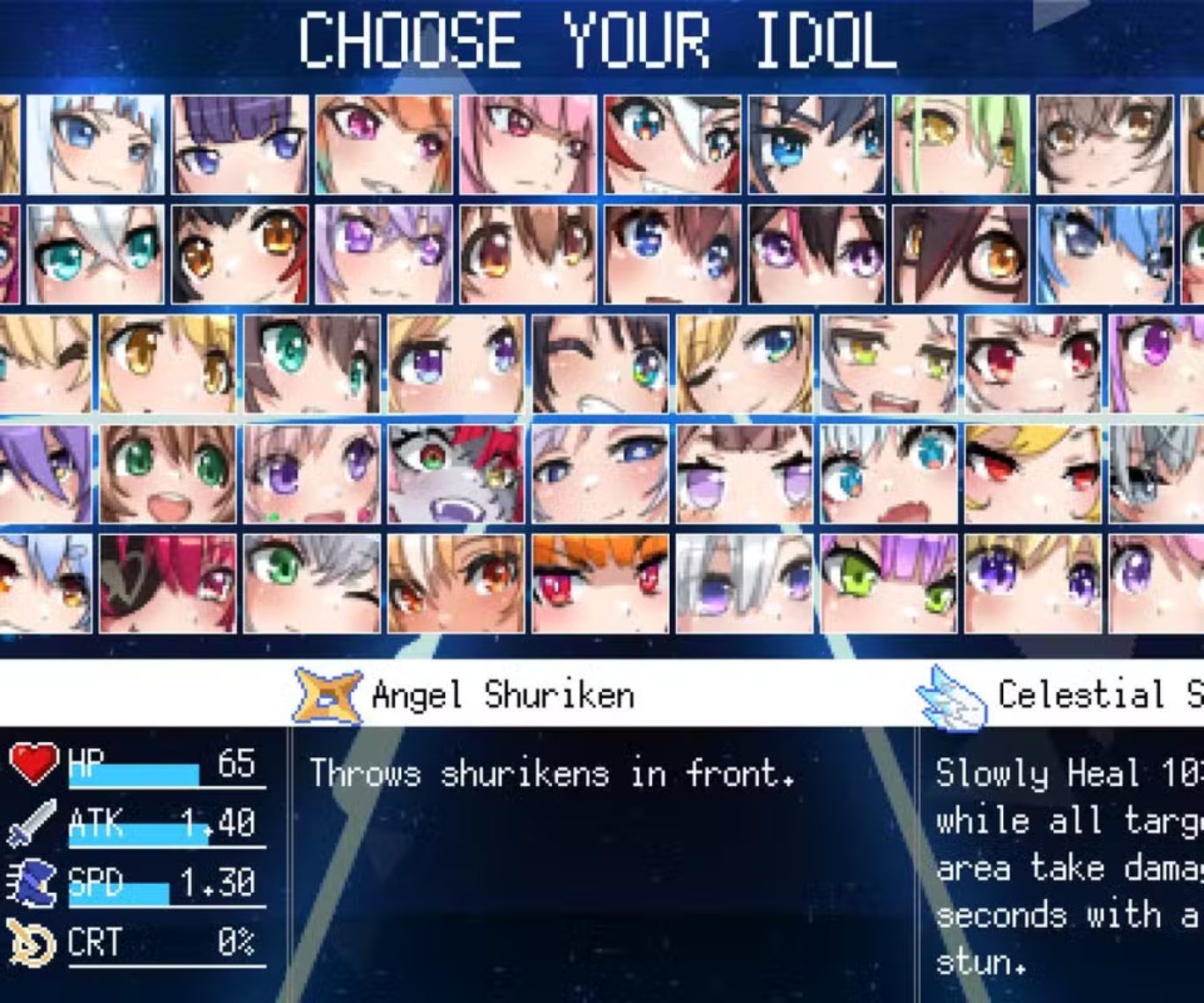This screenshot has width=1204, height=1003.
Task: Pick the dark navy-haired idol with blue eyes
Action: (x=816, y=145)
